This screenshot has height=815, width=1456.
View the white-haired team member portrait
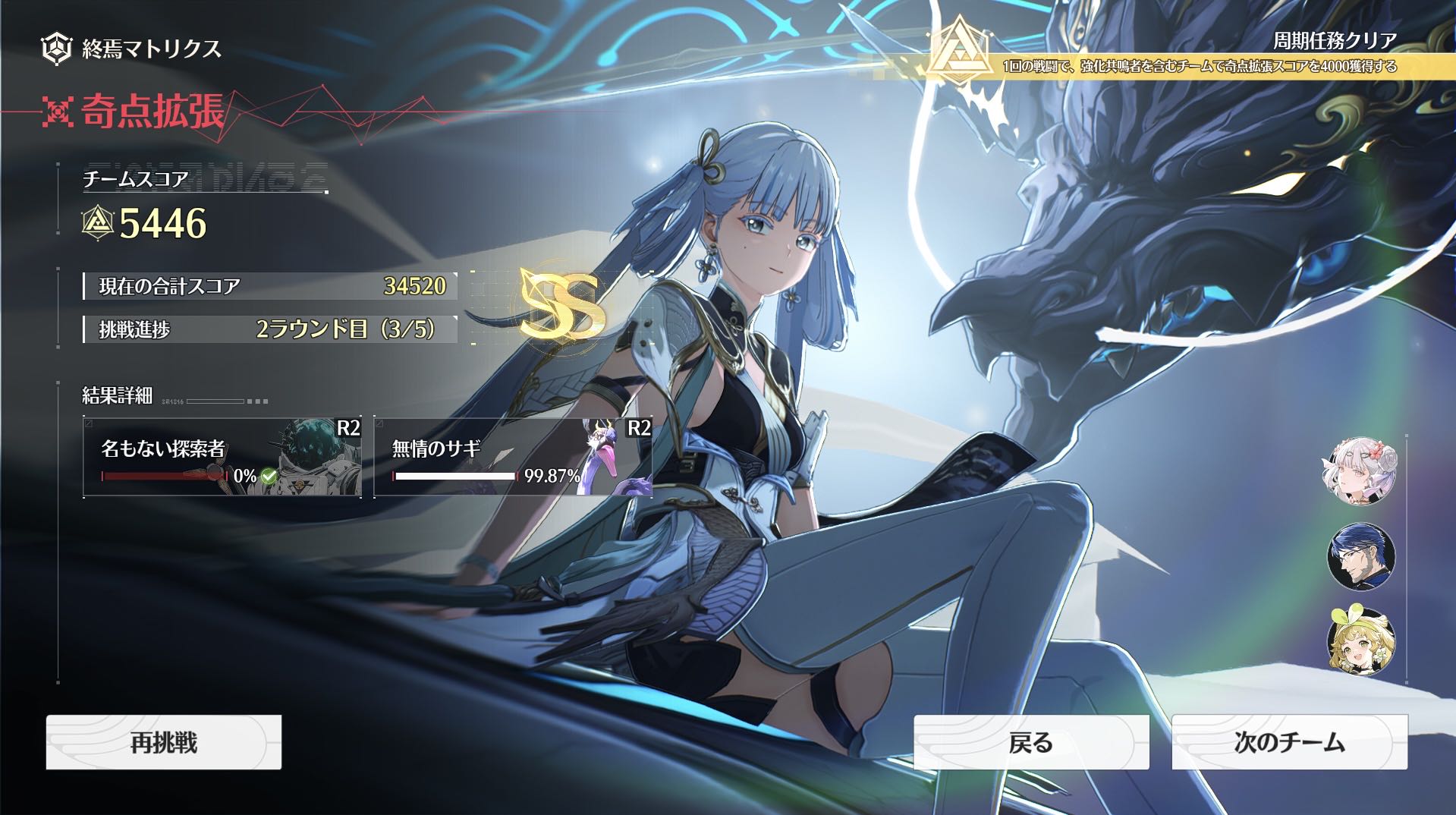(1361, 471)
